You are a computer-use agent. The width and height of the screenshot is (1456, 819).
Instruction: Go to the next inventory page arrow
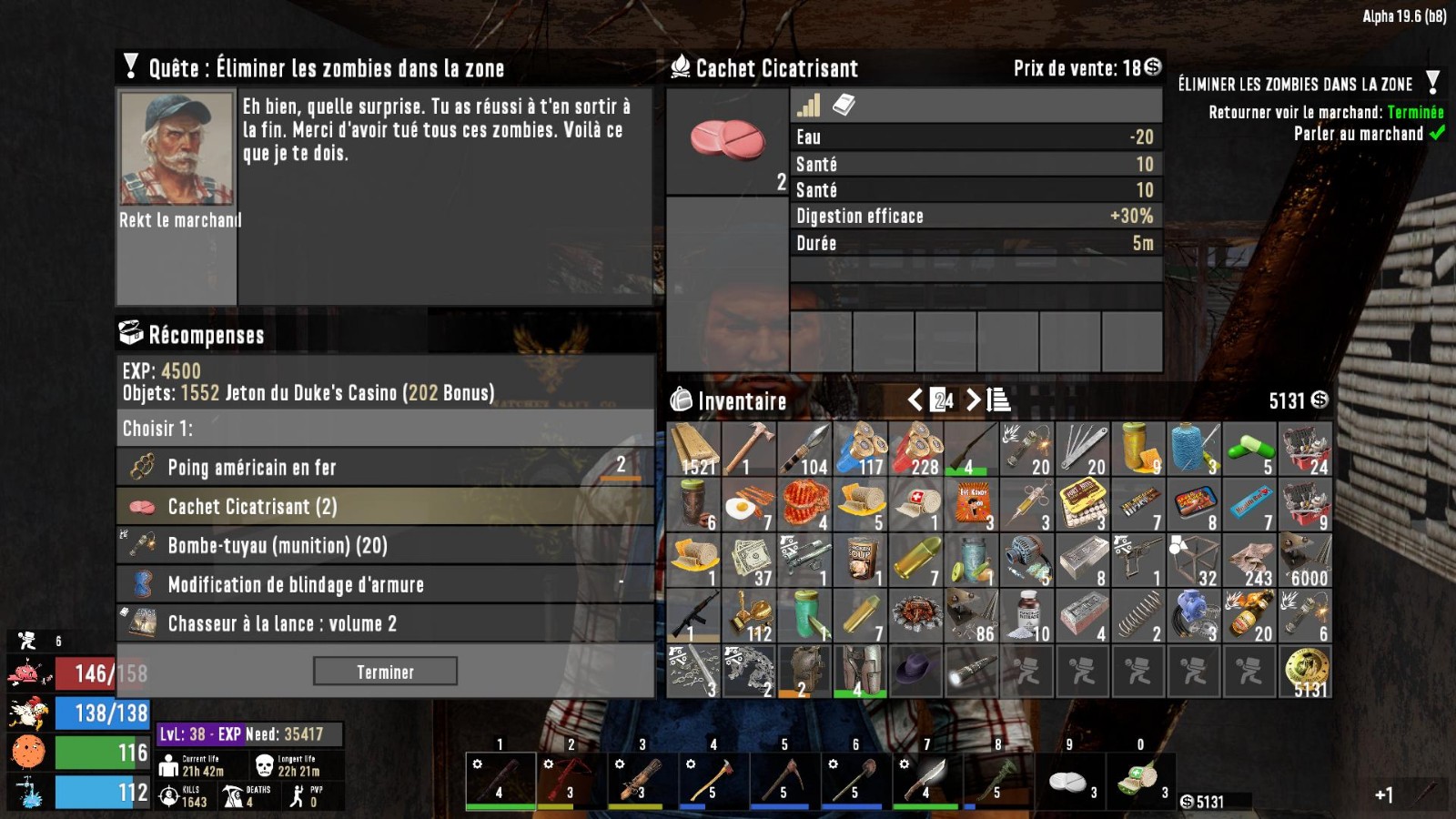[973, 399]
